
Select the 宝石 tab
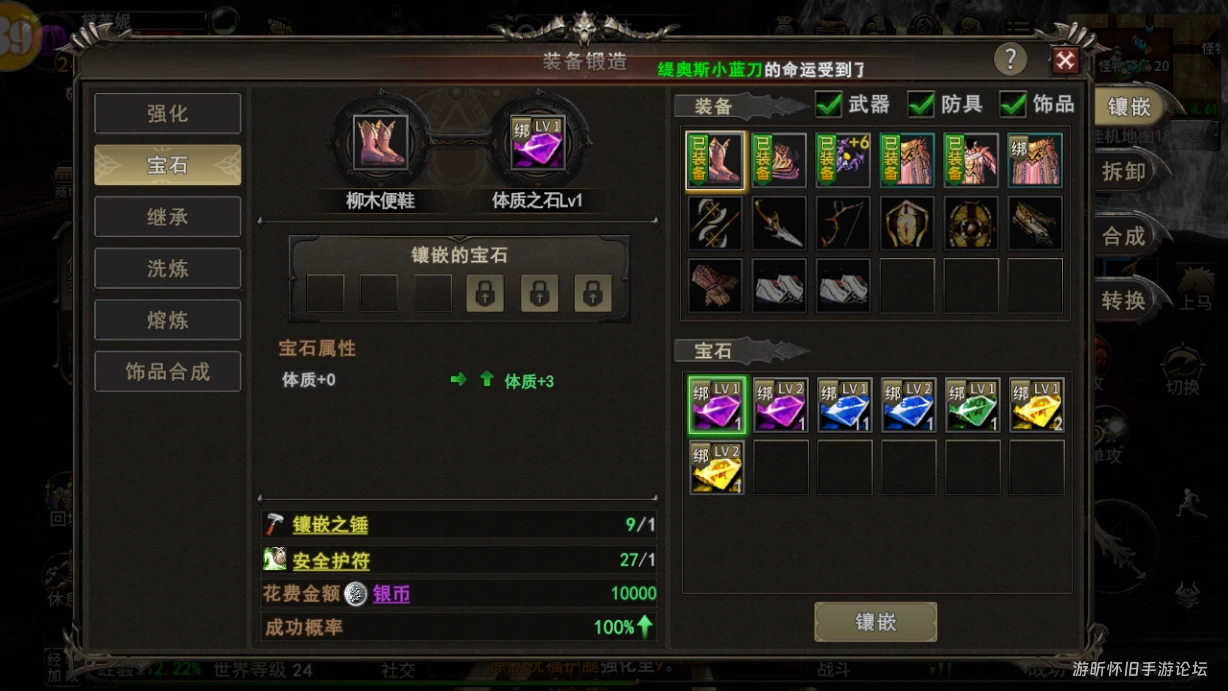[167, 165]
